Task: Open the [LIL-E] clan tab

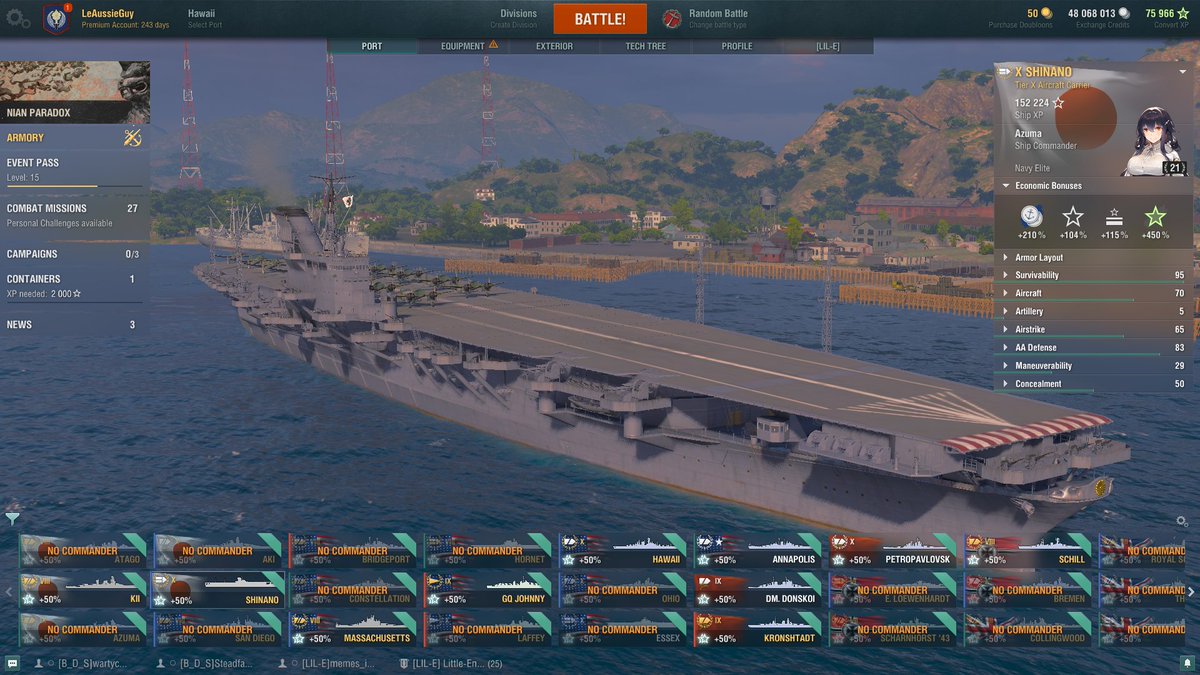Action: [x=827, y=46]
